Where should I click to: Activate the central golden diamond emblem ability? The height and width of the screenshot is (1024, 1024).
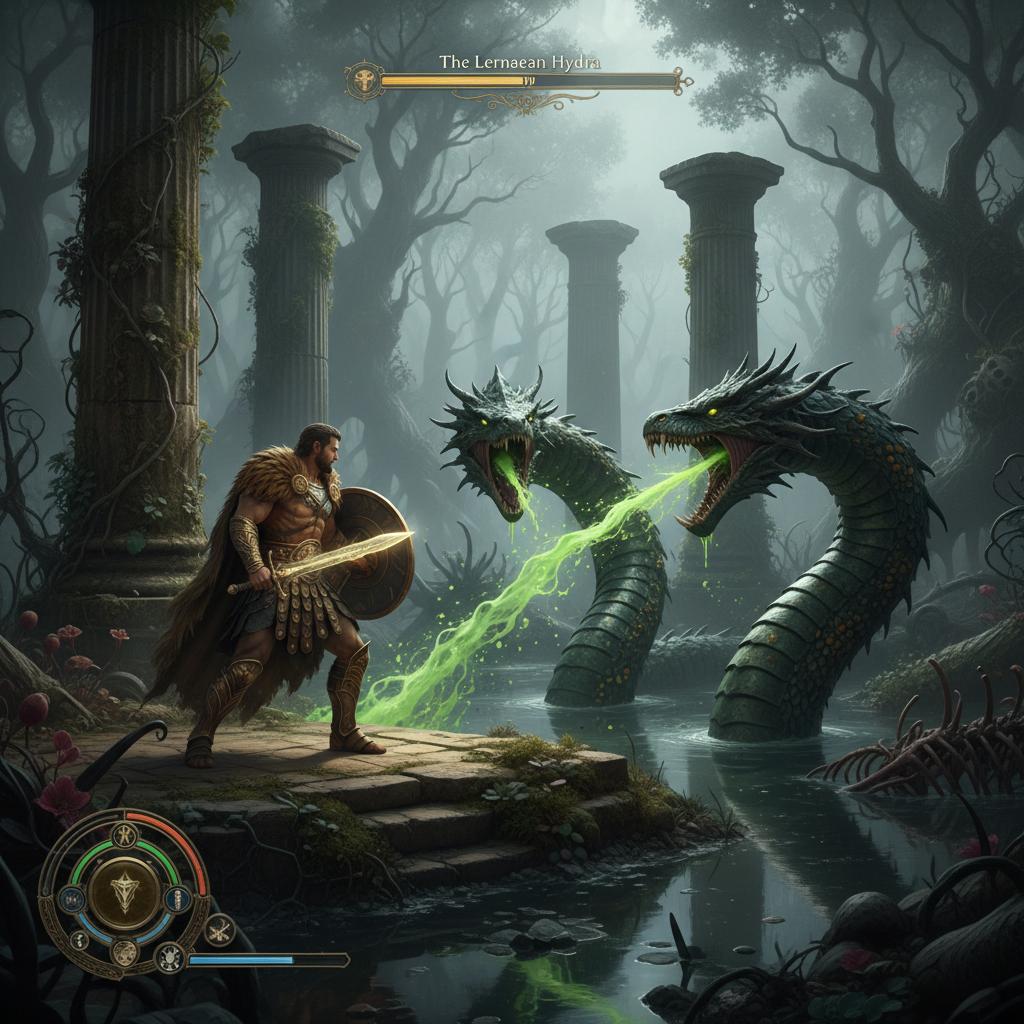(125, 890)
